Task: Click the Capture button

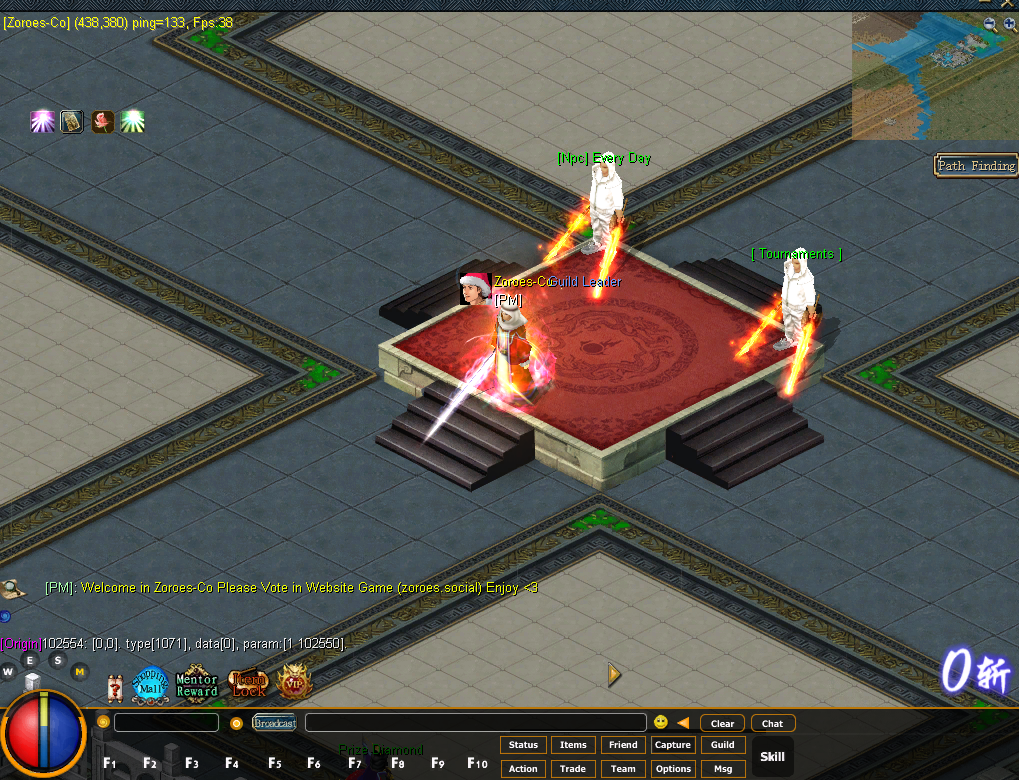Action: [673, 745]
